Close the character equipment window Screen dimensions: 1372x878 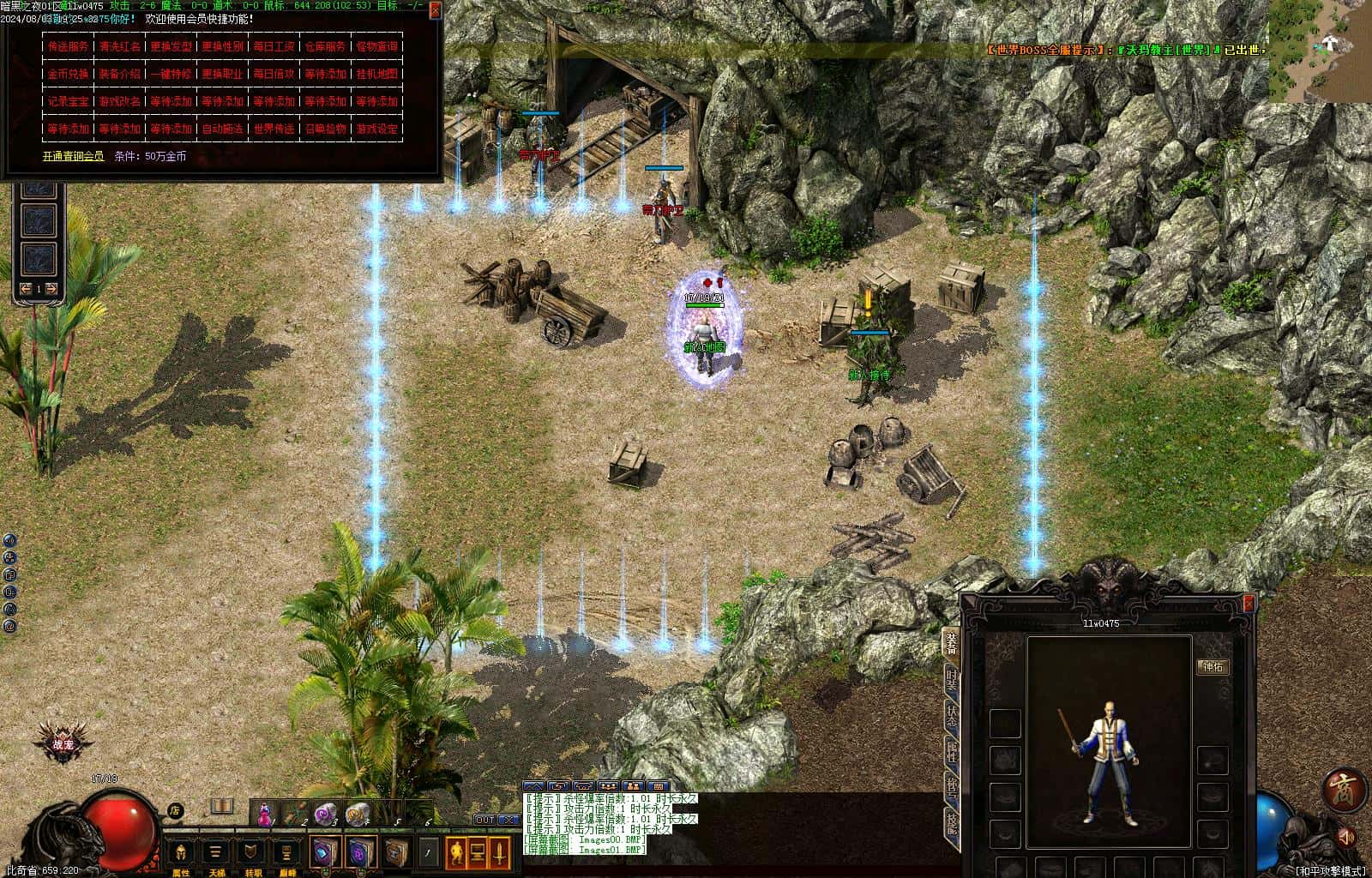(x=1249, y=604)
